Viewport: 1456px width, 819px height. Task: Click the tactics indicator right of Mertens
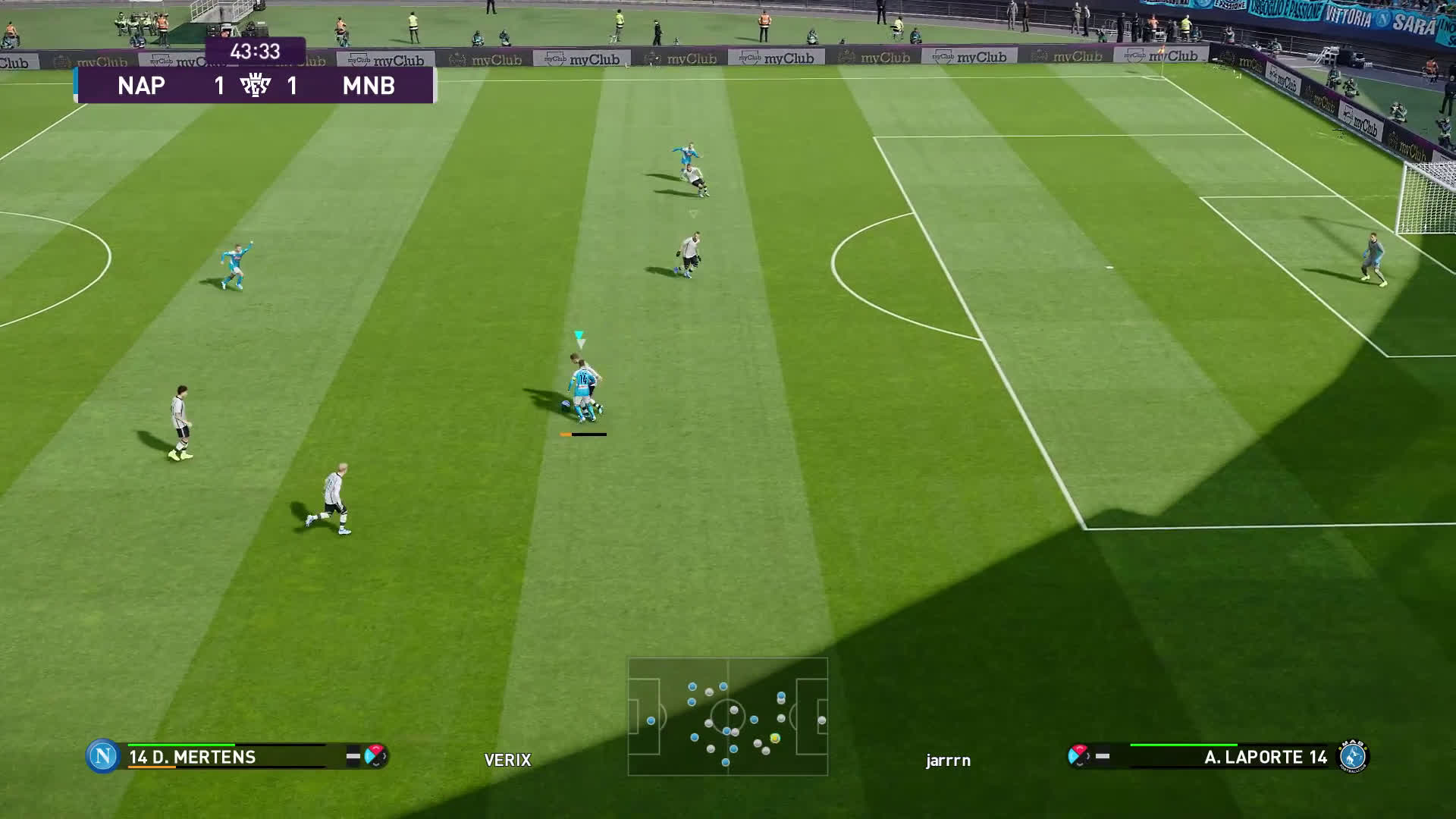pos(375,756)
